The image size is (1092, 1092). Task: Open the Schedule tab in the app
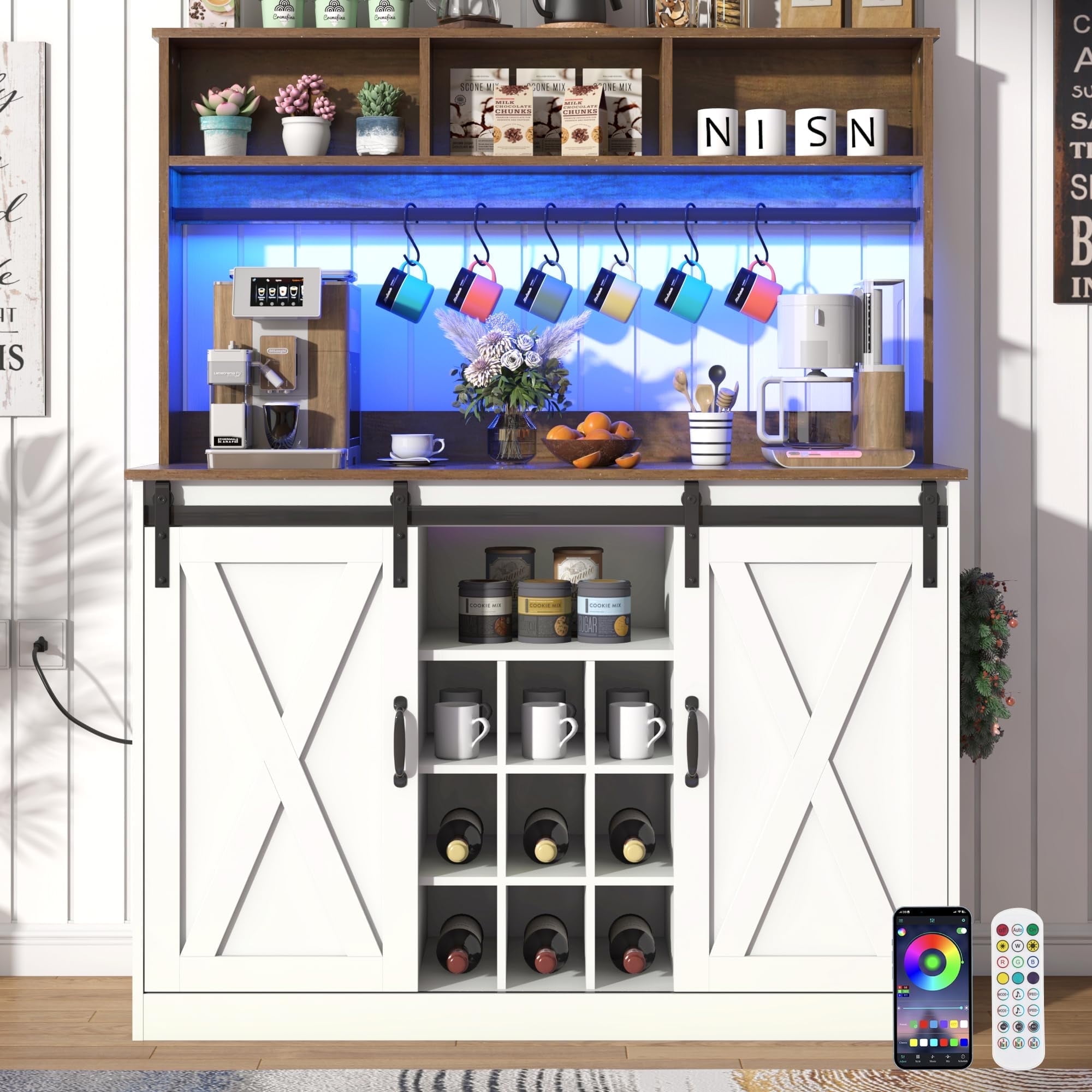coord(964,1059)
